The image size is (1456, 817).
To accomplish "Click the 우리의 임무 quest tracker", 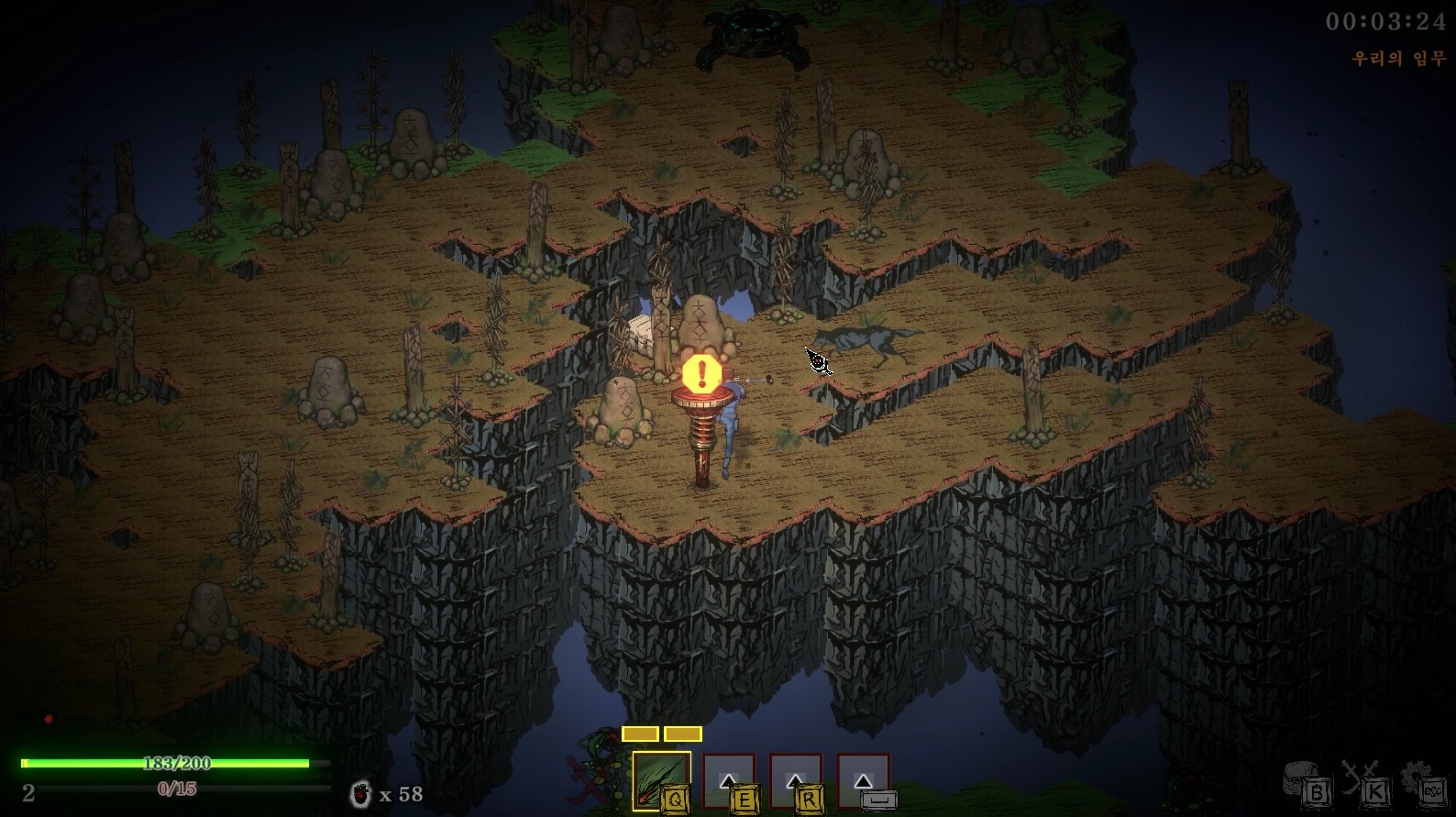I will click(x=1398, y=59).
